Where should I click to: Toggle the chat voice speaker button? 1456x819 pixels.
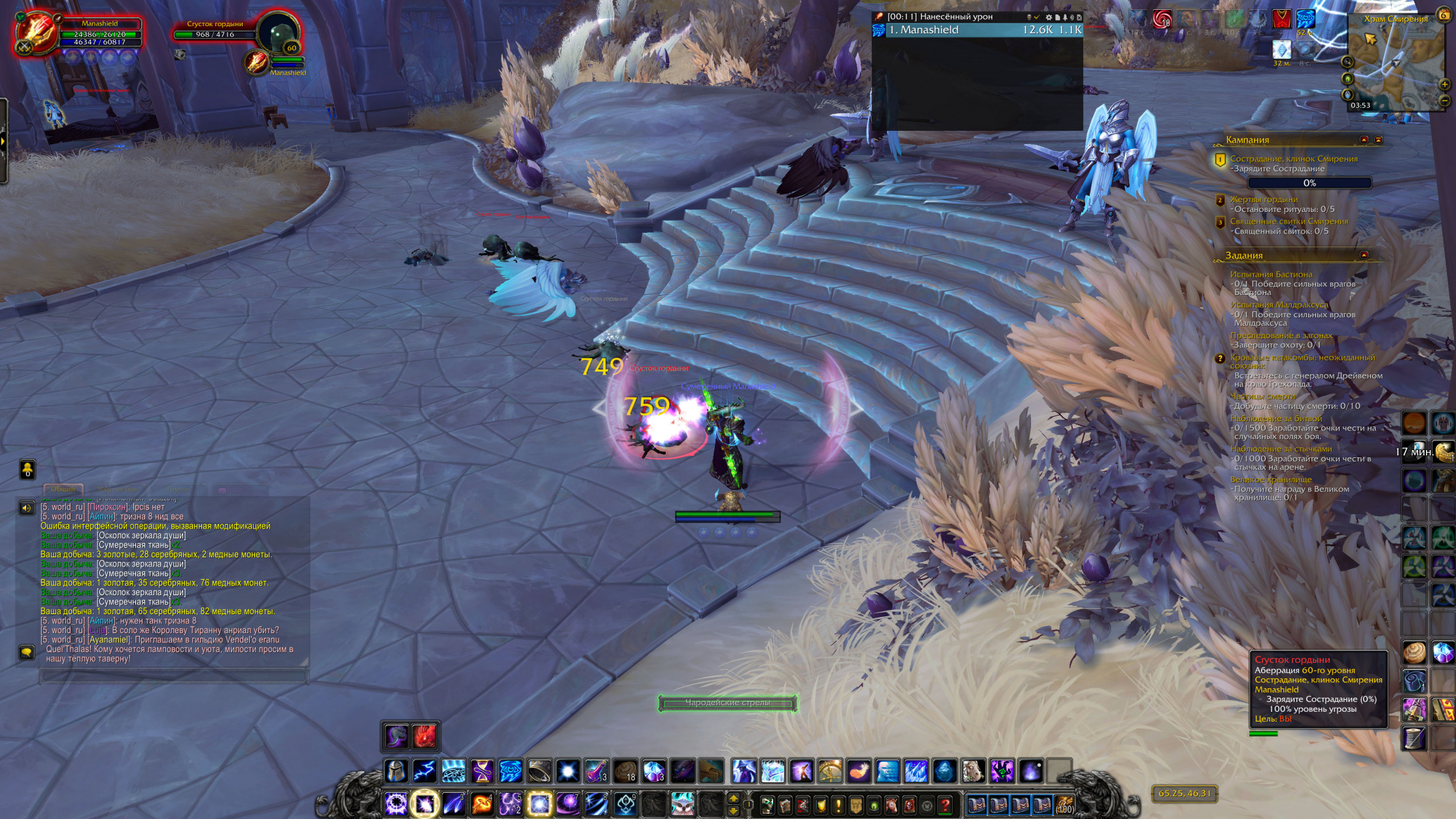click(x=27, y=508)
